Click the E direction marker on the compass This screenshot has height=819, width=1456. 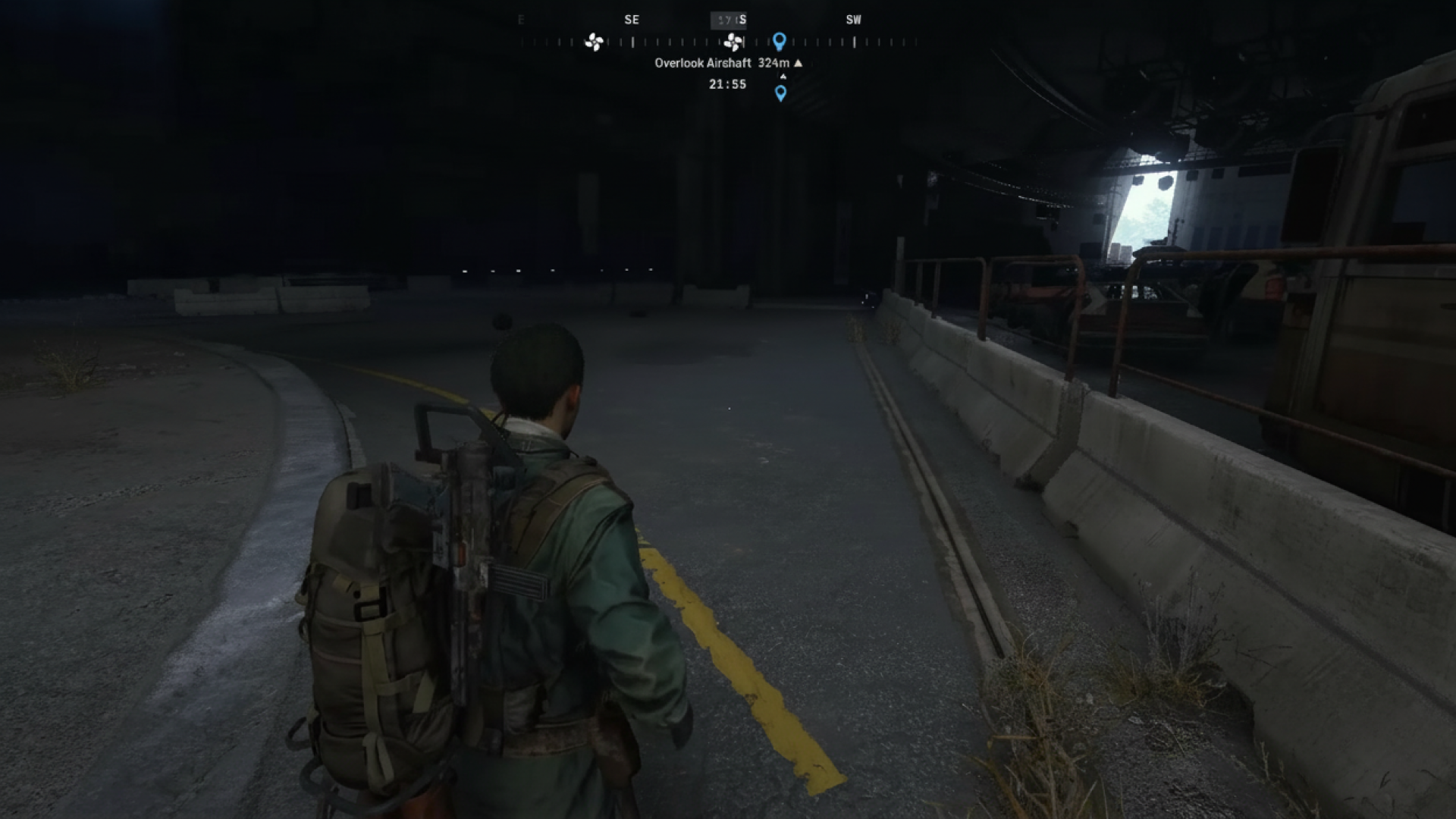pos(519,20)
